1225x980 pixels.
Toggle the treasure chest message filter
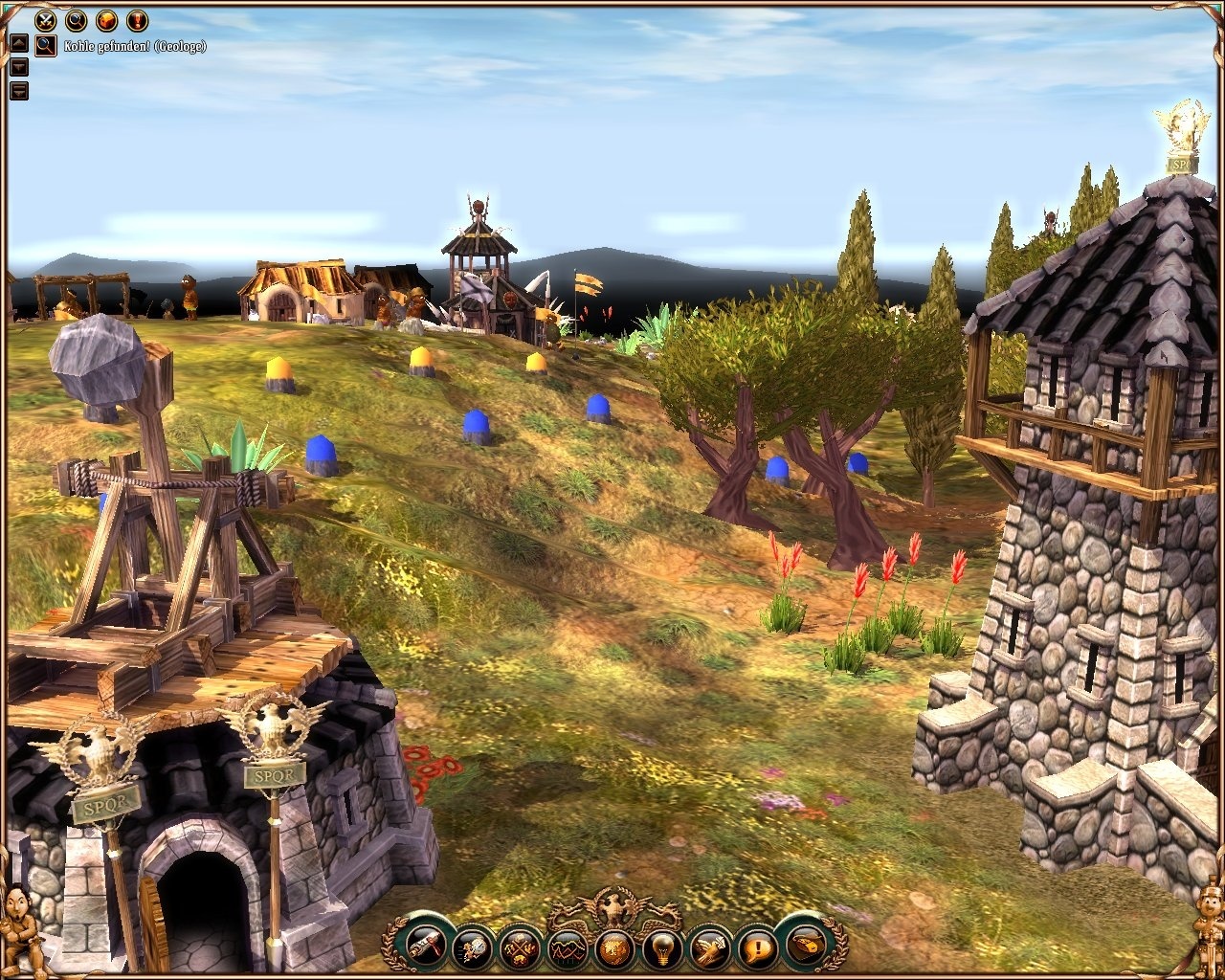point(106,19)
